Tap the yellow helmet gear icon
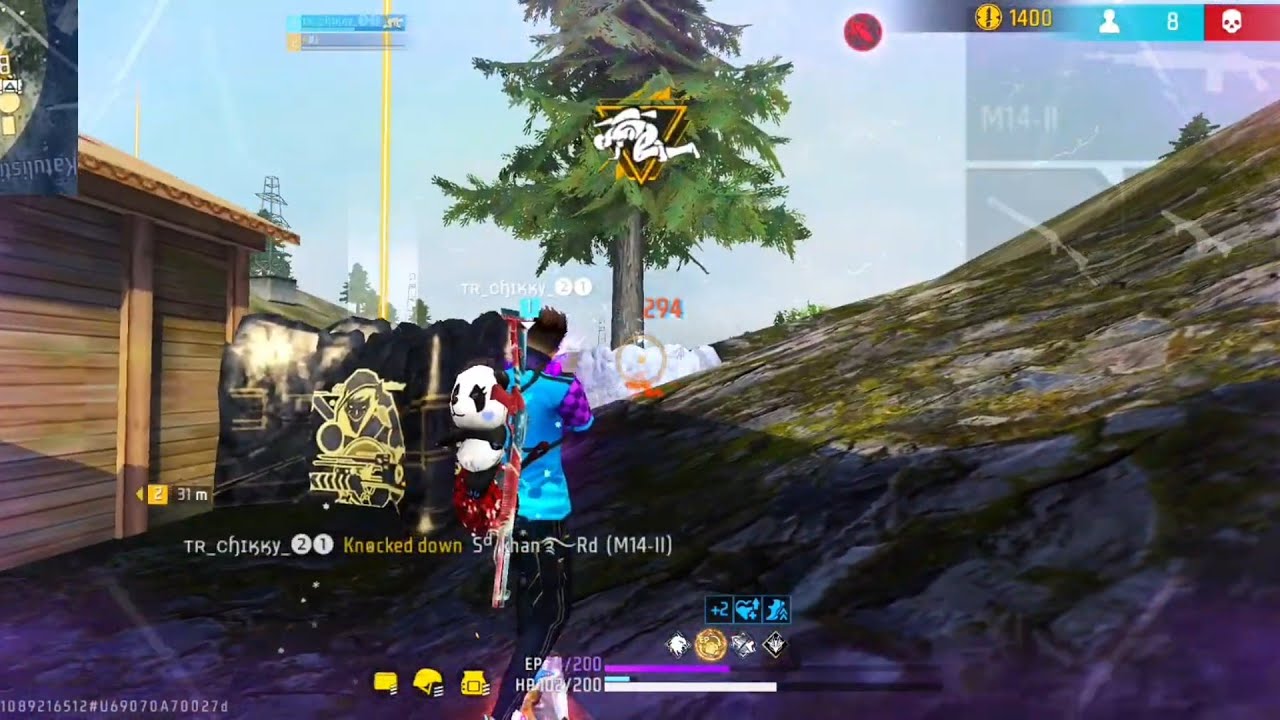 [428, 683]
